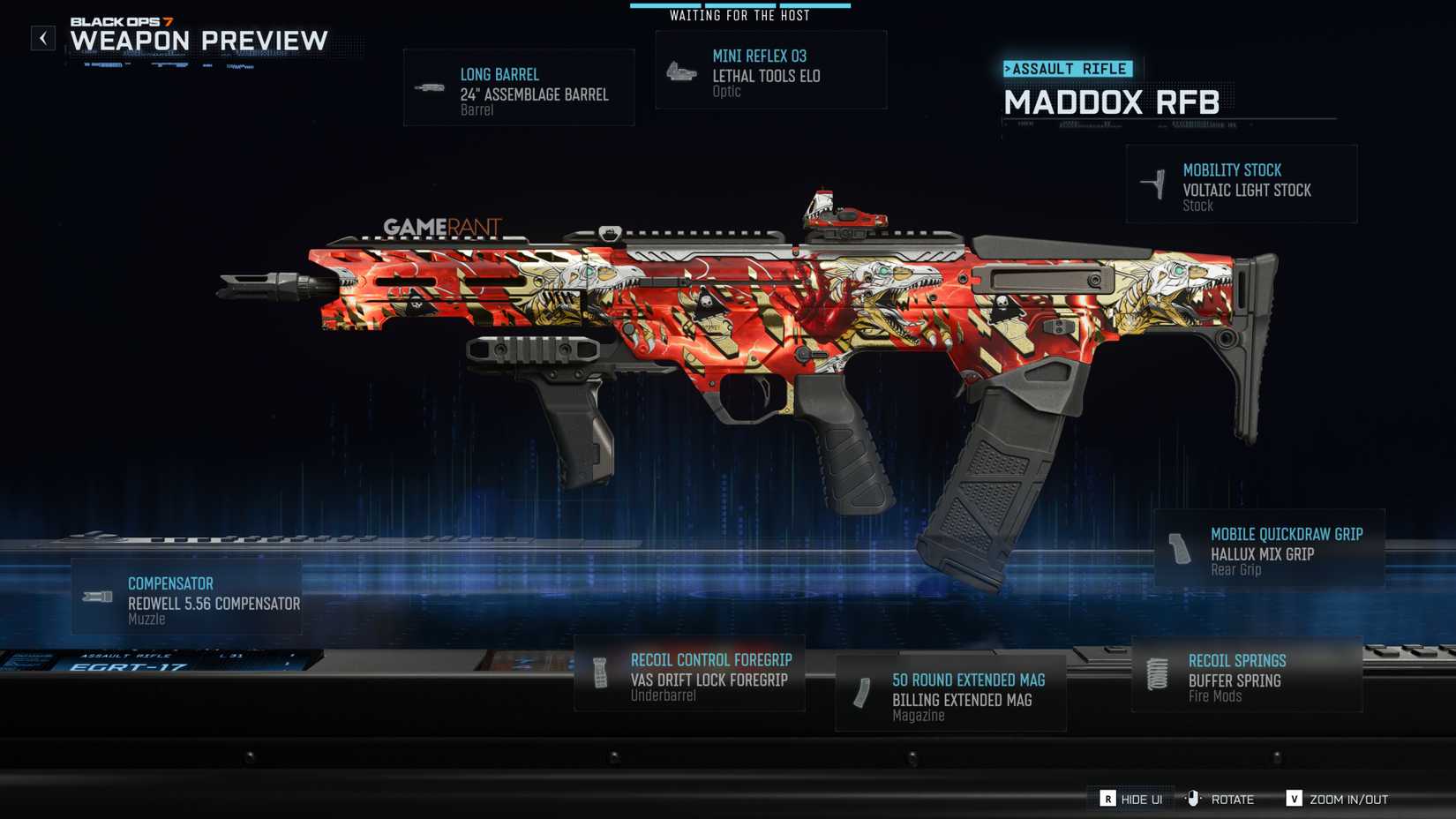
Task: Click the magazine icon beside Billing Extended Mag
Action: click(860, 695)
